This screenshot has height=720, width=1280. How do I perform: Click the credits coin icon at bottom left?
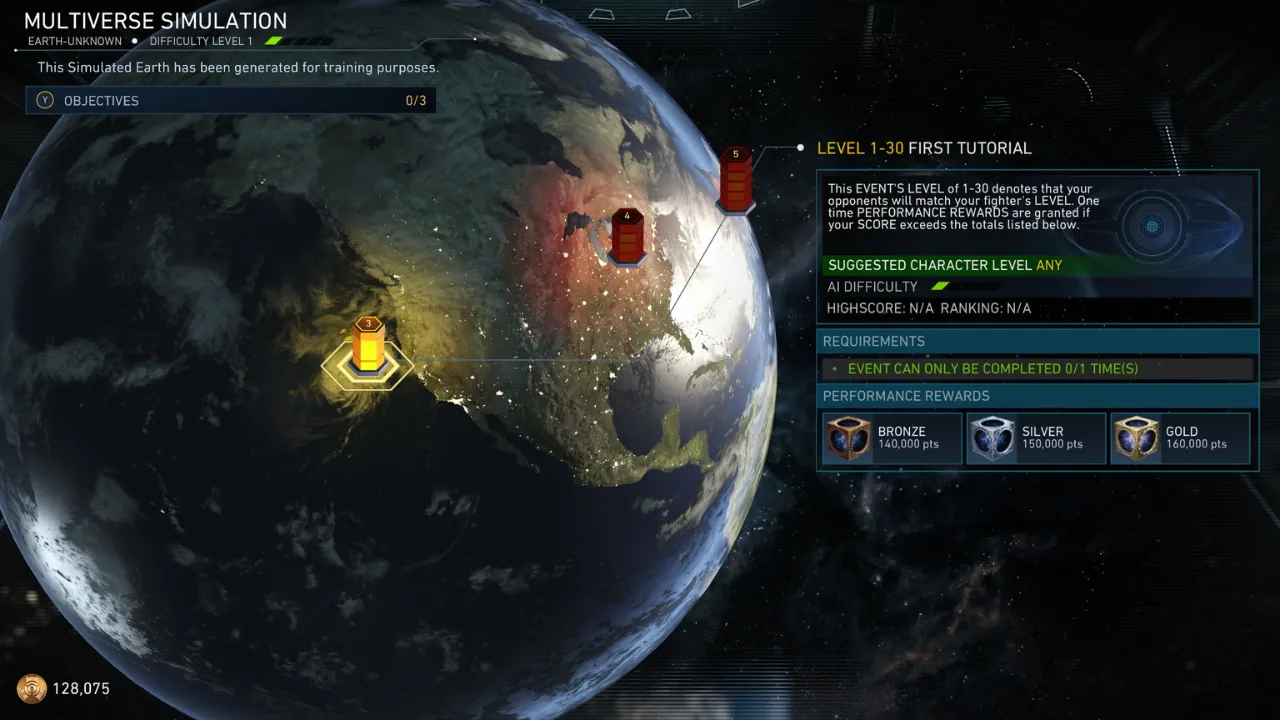click(x=32, y=688)
